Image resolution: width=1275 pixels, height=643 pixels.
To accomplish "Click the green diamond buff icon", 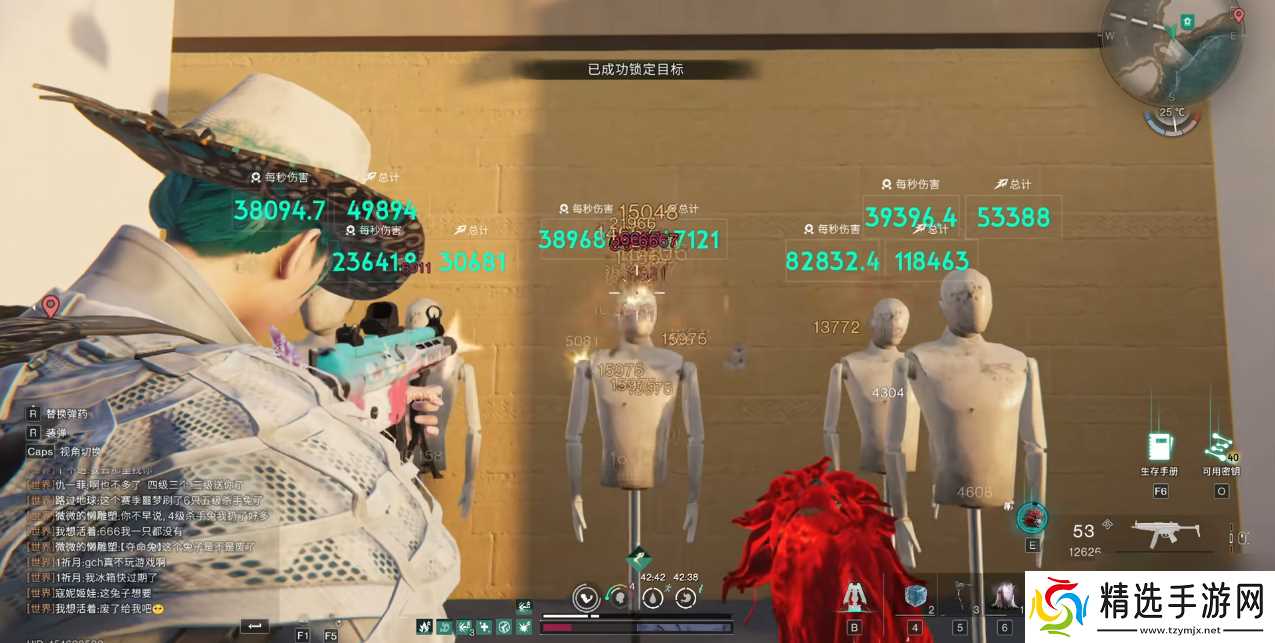I will [x=637, y=560].
